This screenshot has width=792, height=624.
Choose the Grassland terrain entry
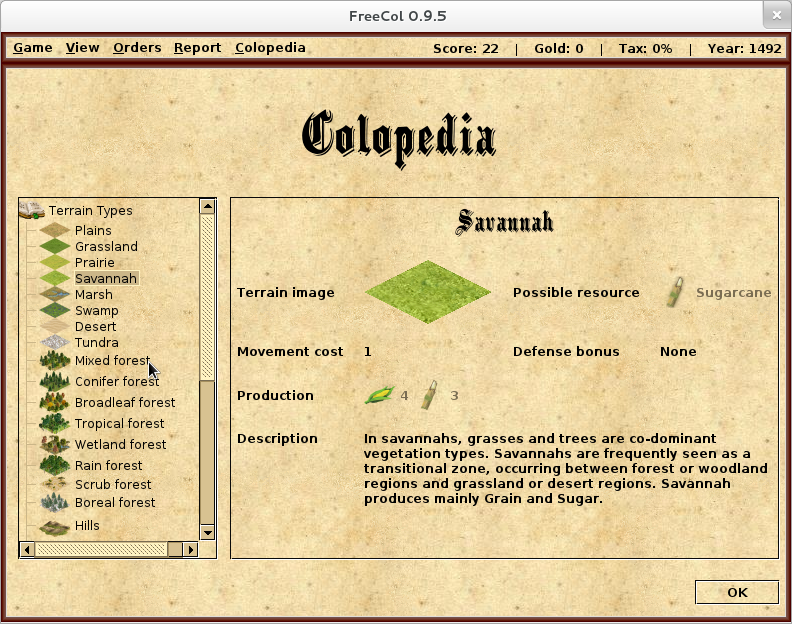(x=106, y=246)
